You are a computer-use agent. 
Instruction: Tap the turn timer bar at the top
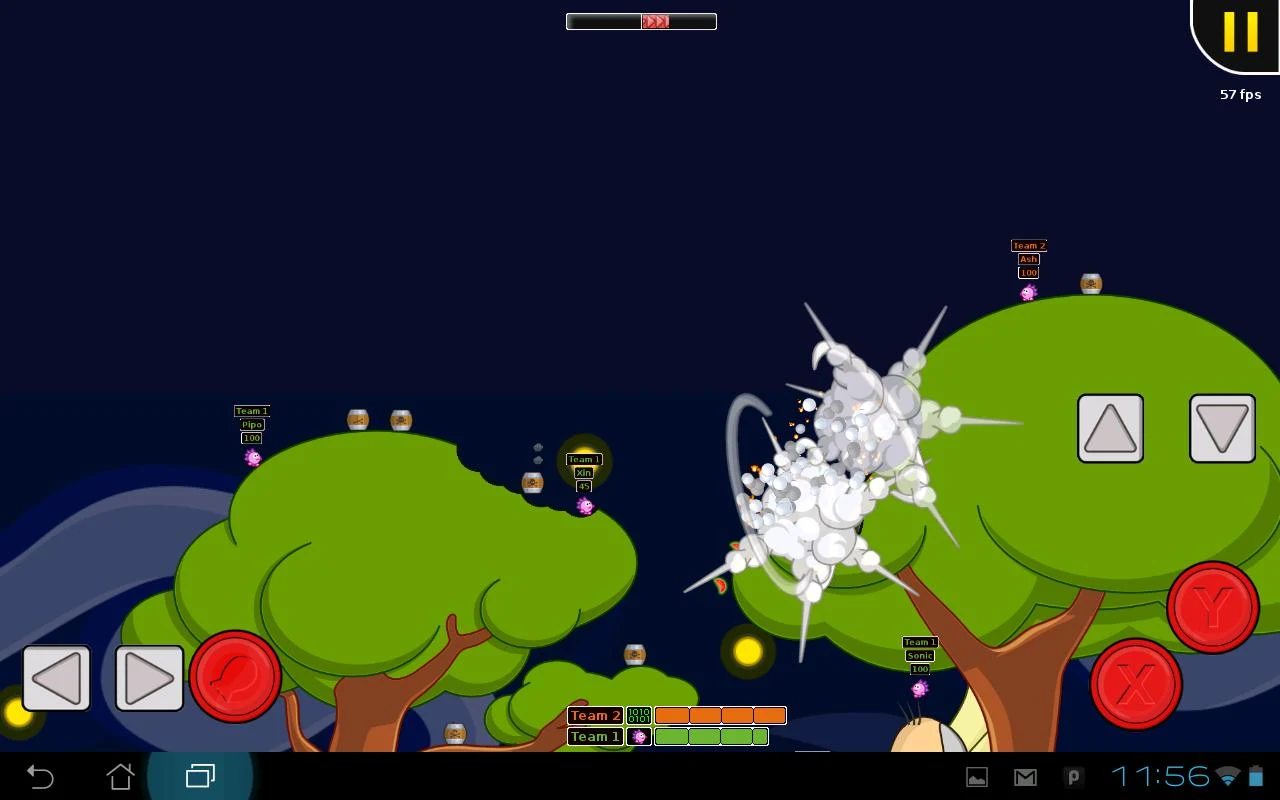(640, 20)
